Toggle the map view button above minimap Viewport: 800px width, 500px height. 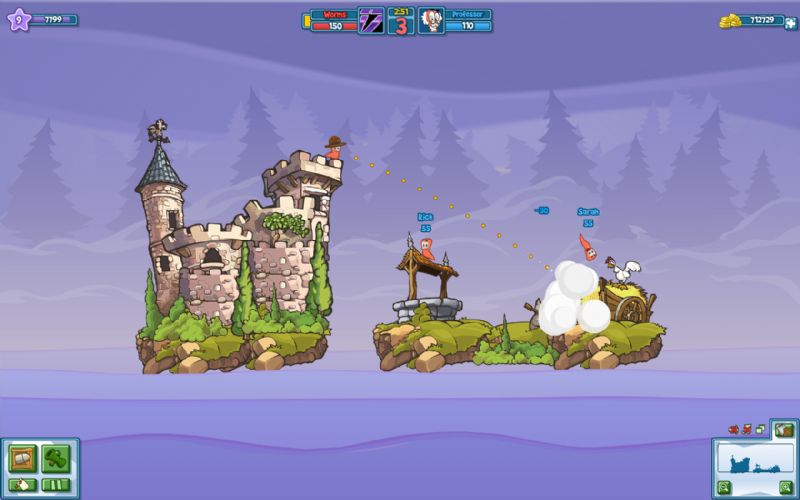784,430
